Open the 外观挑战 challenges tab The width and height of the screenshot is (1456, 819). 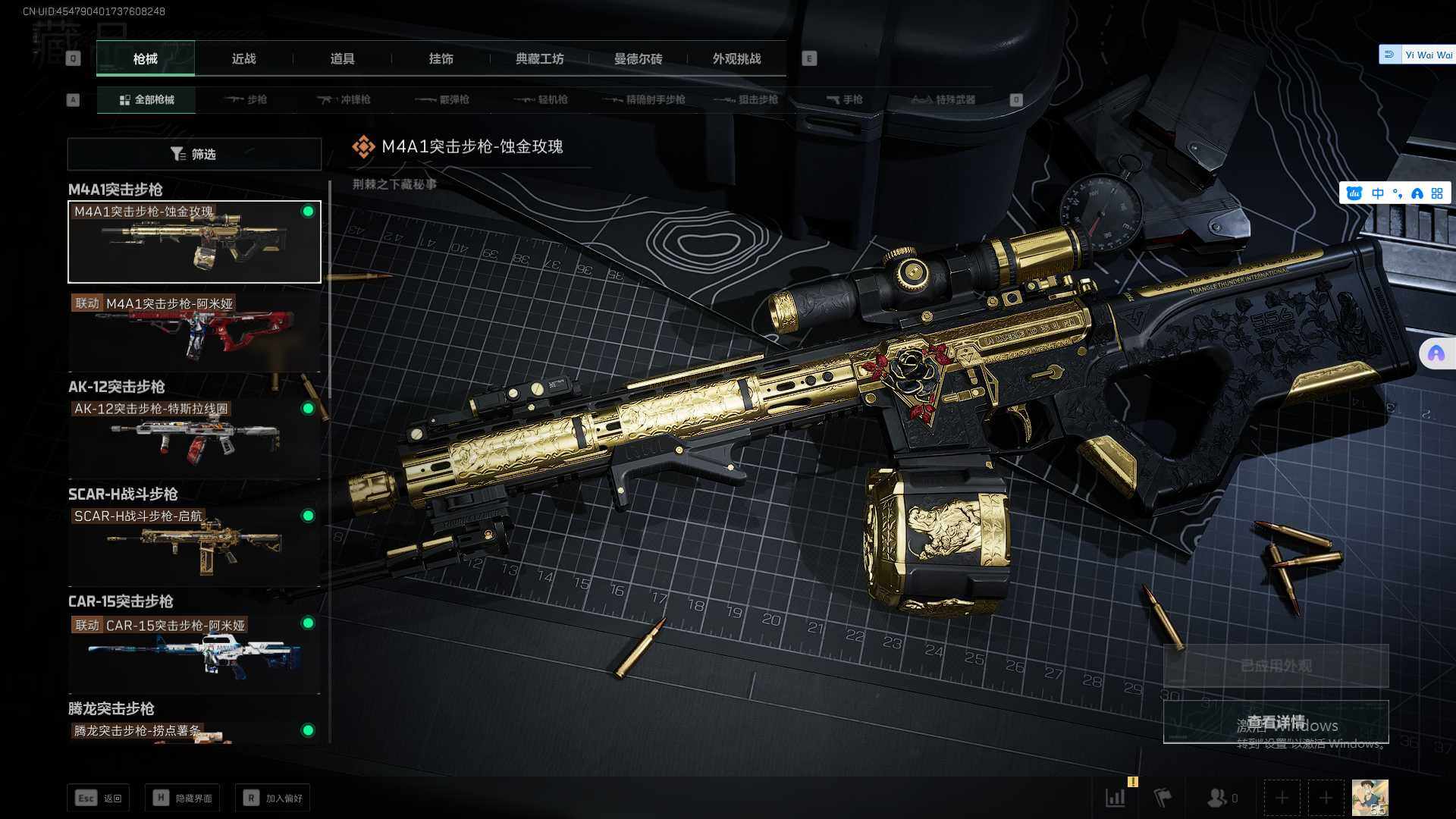[x=736, y=58]
